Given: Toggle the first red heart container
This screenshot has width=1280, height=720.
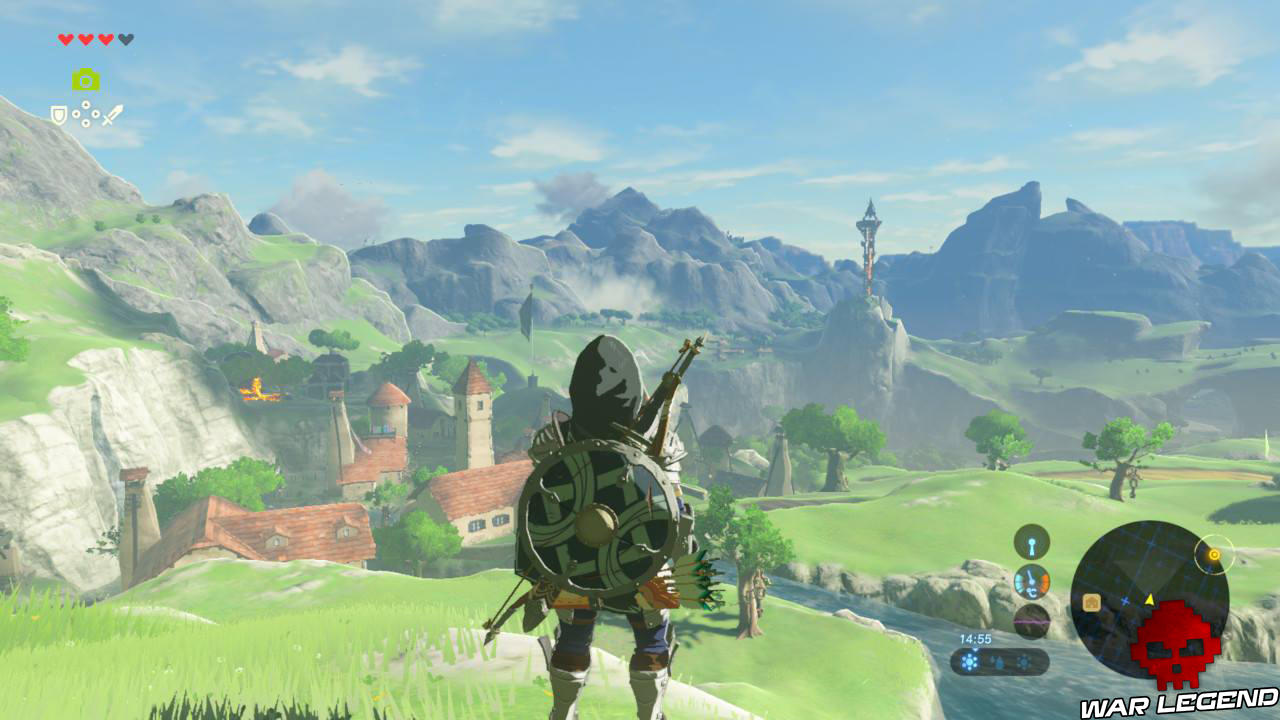Looking at the screenshot, I should coord(65,39).
